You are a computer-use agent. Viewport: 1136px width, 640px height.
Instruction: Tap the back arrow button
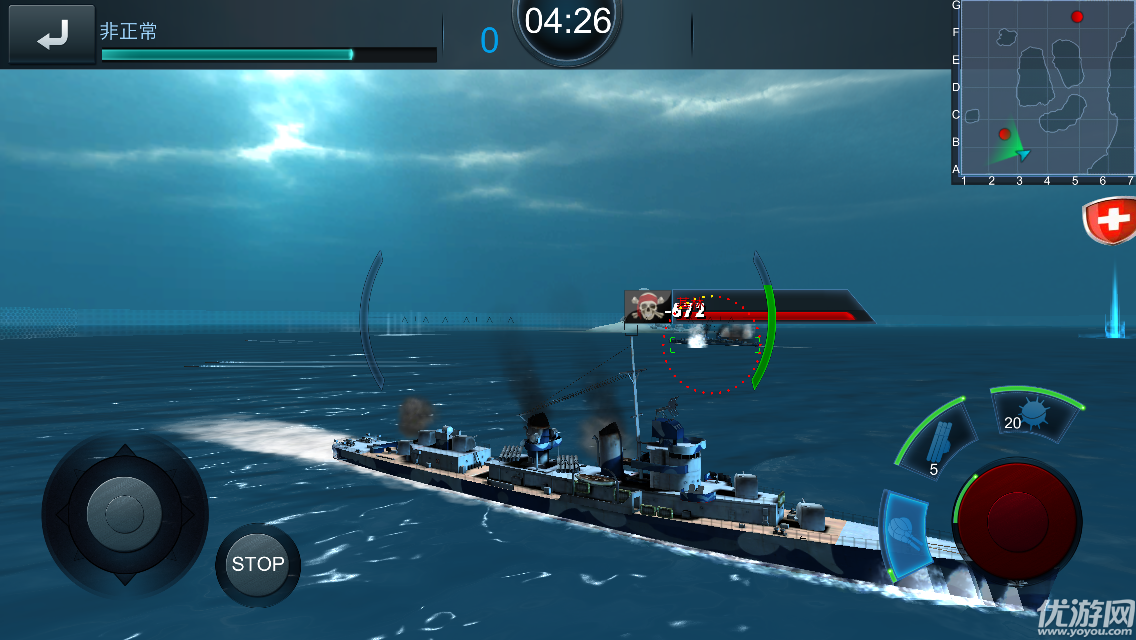(52, 36)
